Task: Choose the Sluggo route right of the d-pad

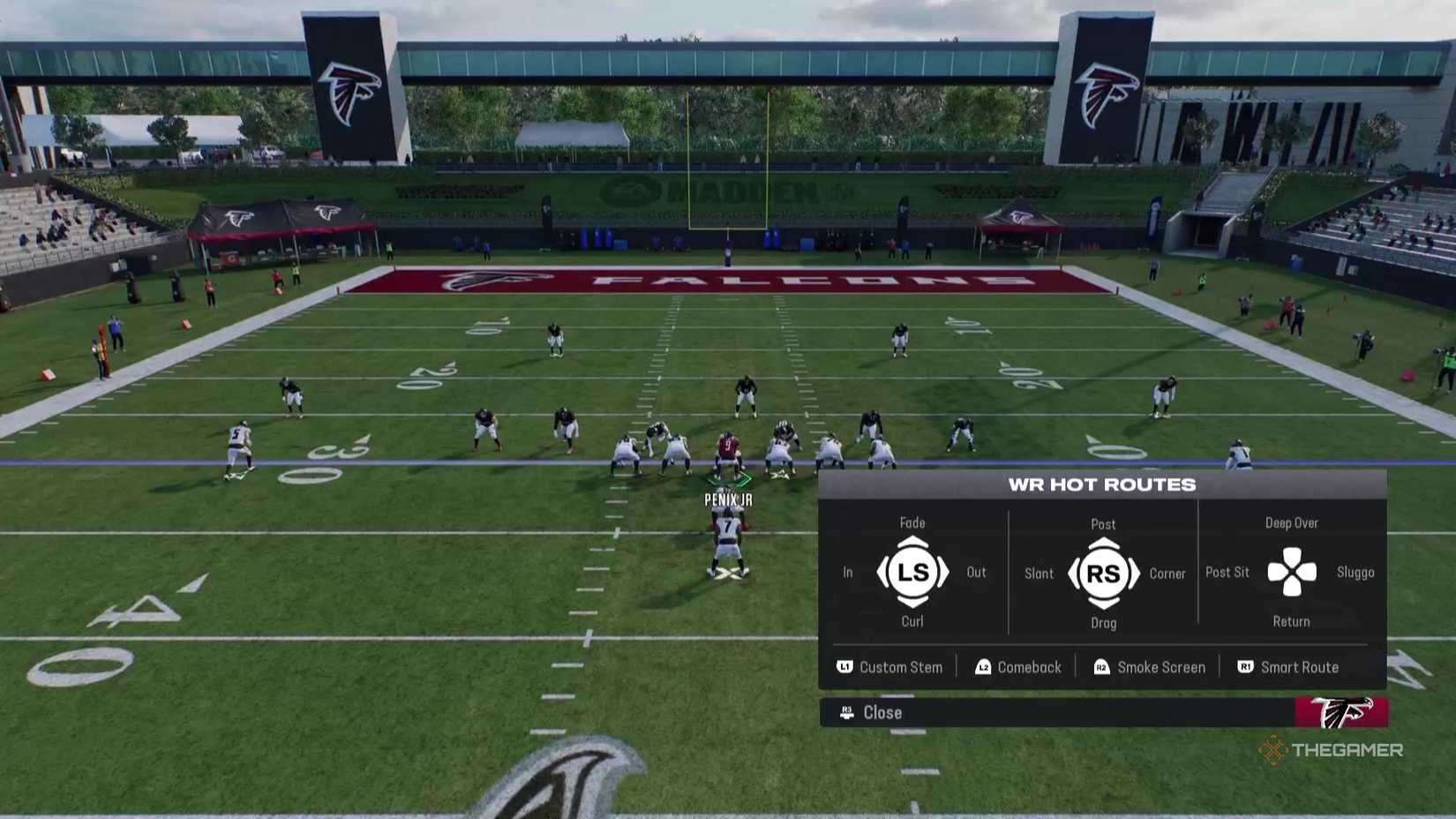Action: [1356, 572]
